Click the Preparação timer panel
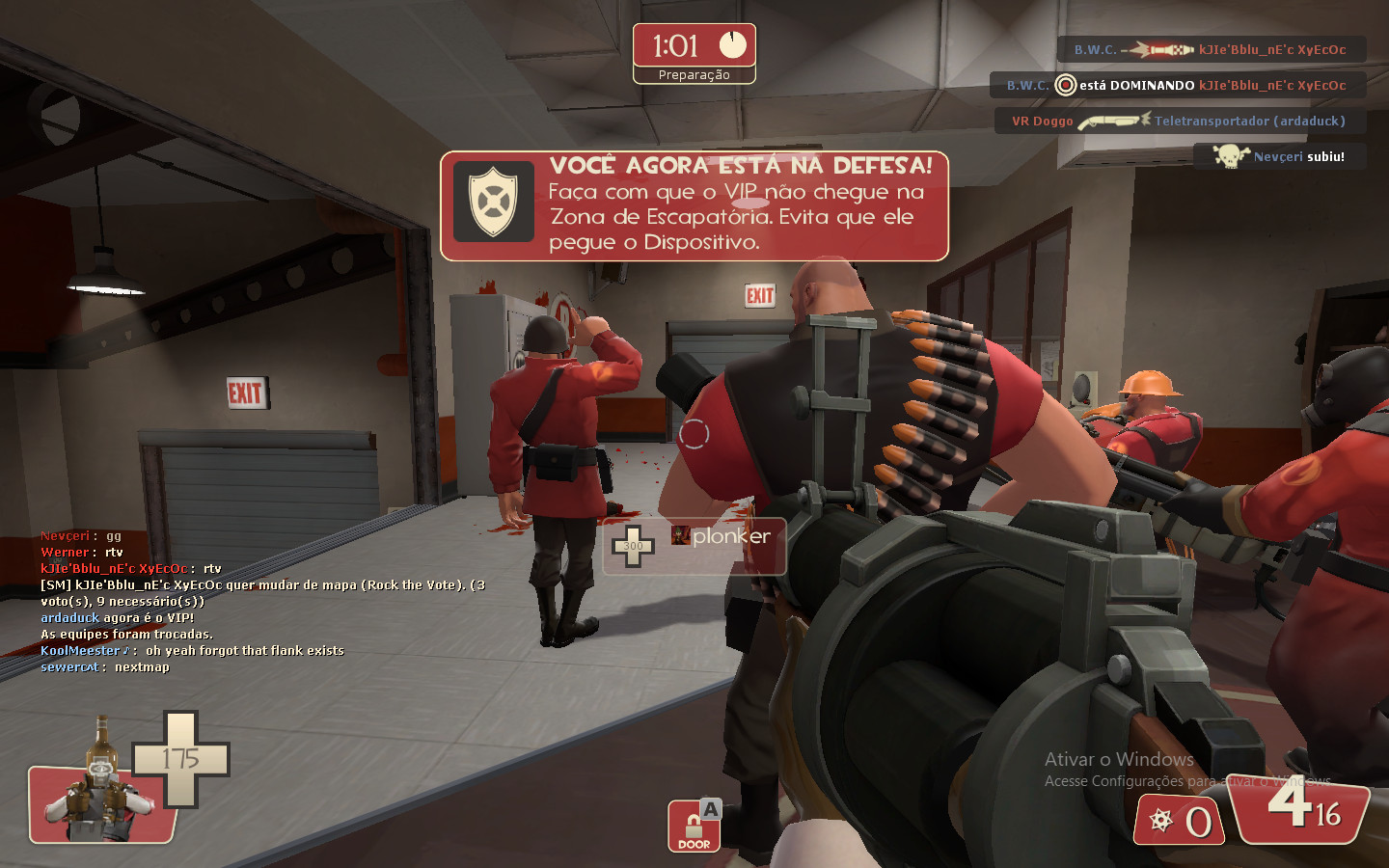Screen dimensions: 1389x868 [694, 53]
